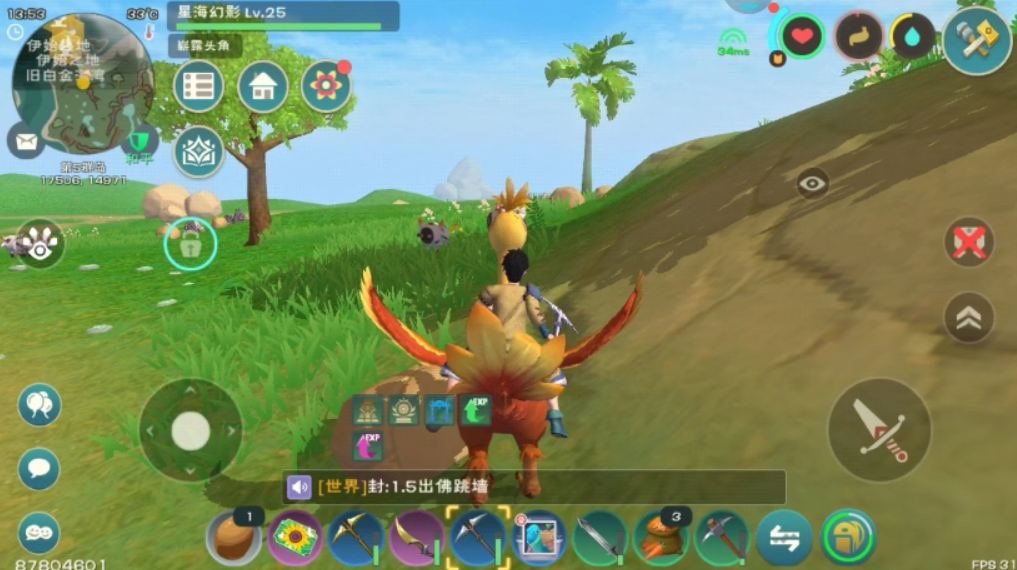Tap the hotbar swap arrows button
Viewport: 1017px width, 570px height.
(785, 539)
